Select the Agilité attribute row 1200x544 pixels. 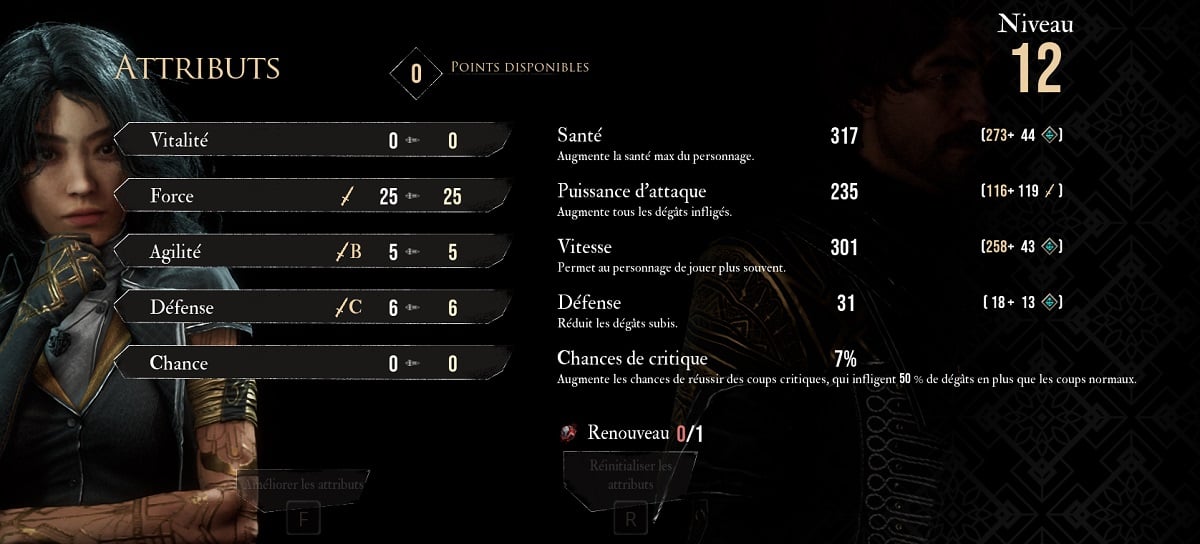tap(313, 252)
